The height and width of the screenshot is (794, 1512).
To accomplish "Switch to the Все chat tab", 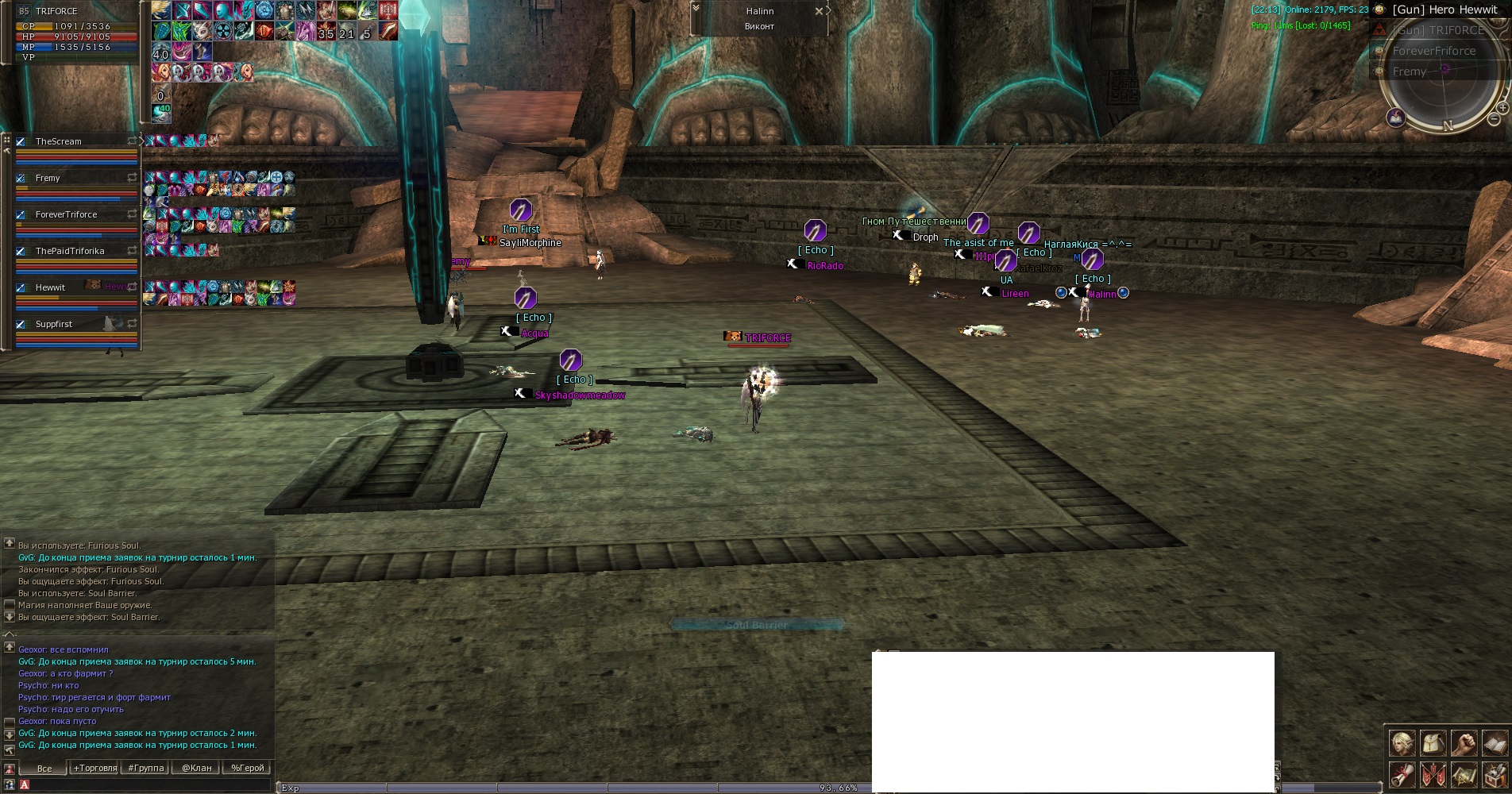I will [44, 769].
